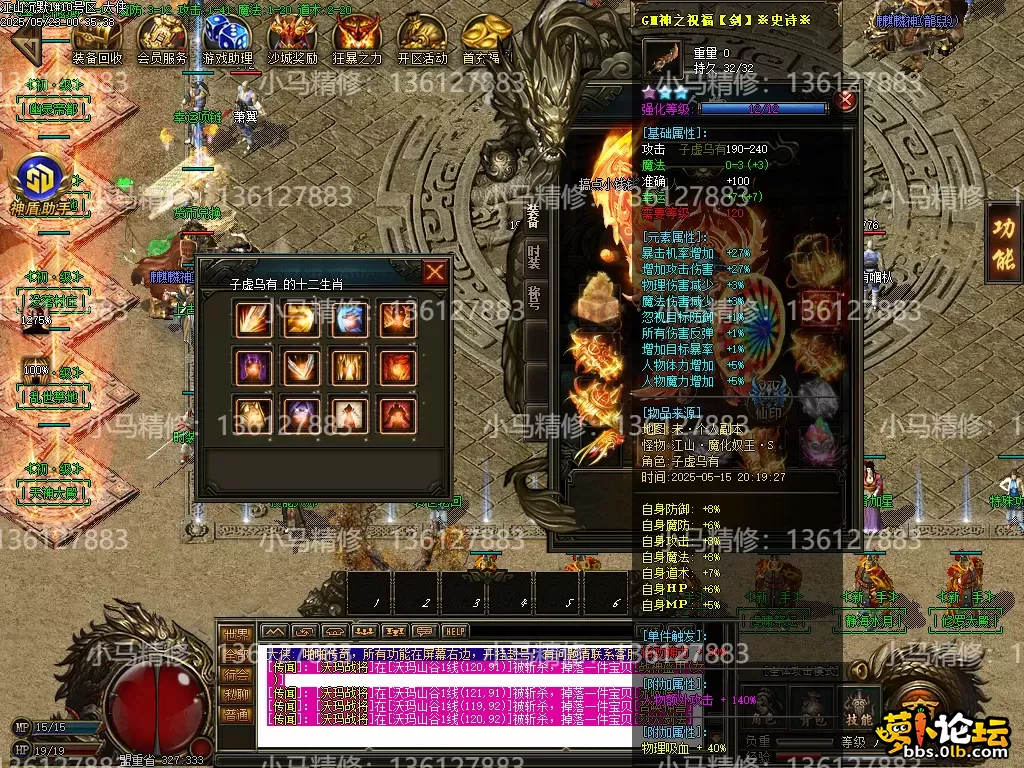Viewport: 1024px width, 768px height.
Task: Switch chat to the 世界 world channel
Action: pyautogui.click(x=236, y=635)
